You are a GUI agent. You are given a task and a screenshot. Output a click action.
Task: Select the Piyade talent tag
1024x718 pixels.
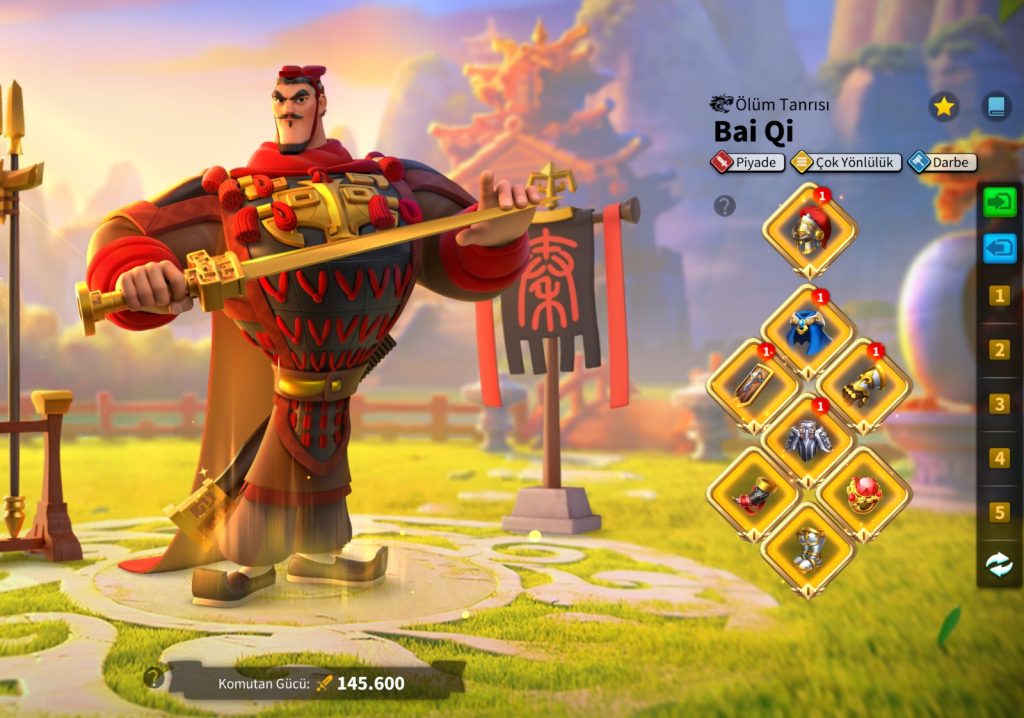click(x=747, y=162)
